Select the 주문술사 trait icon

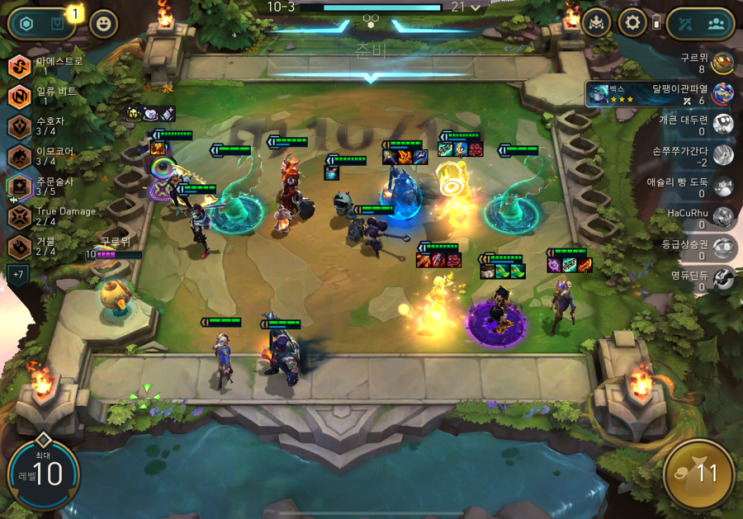20,186
